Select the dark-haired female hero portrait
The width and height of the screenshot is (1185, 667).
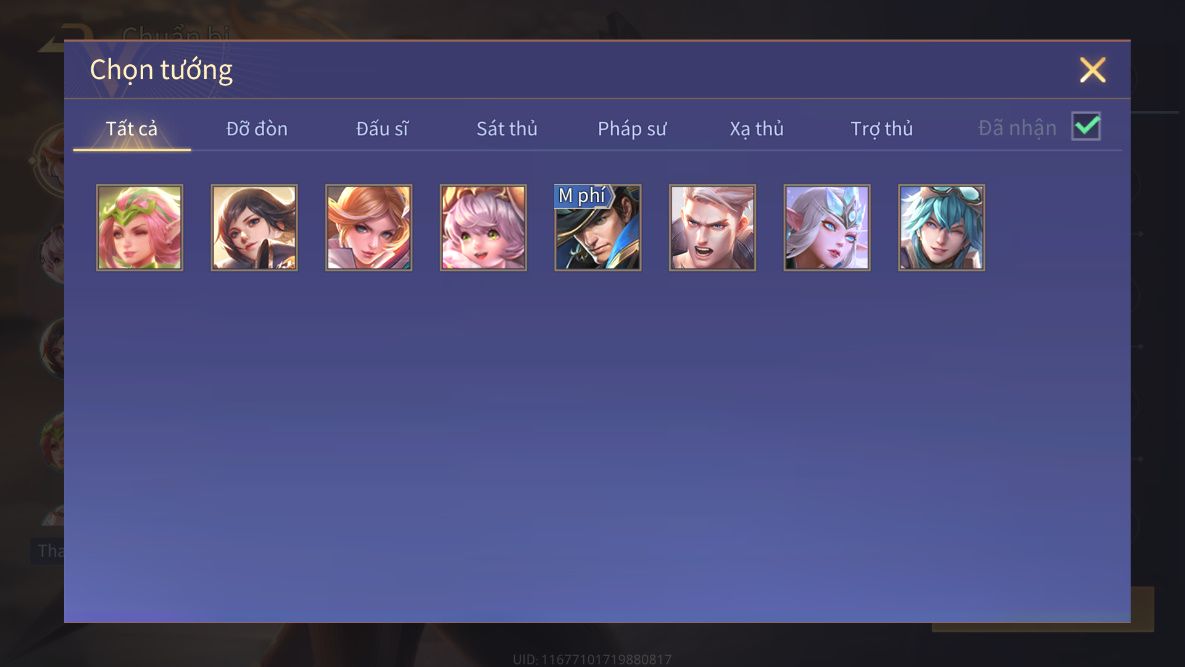click(254, 228)
